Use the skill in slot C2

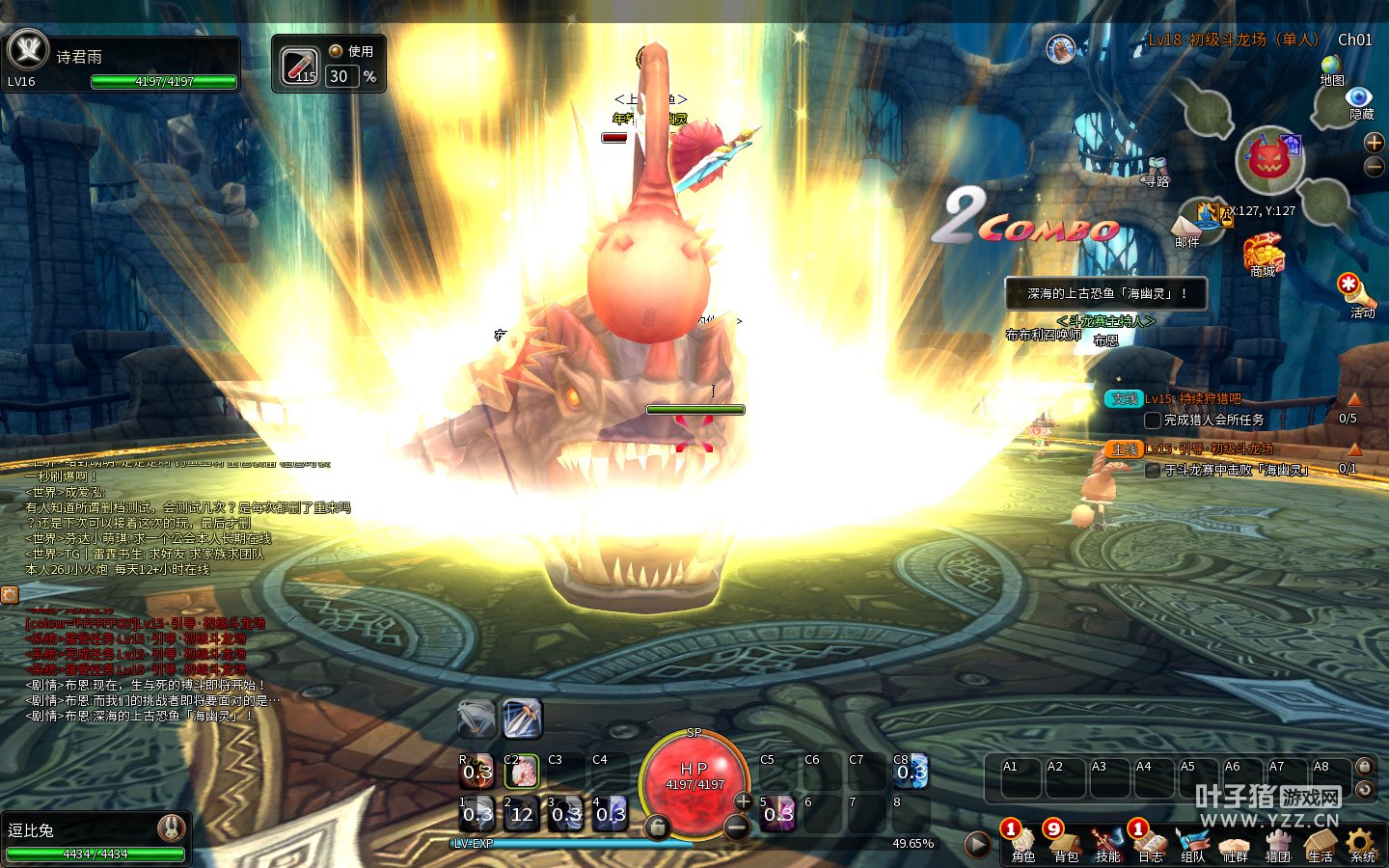tap(521, 772)
